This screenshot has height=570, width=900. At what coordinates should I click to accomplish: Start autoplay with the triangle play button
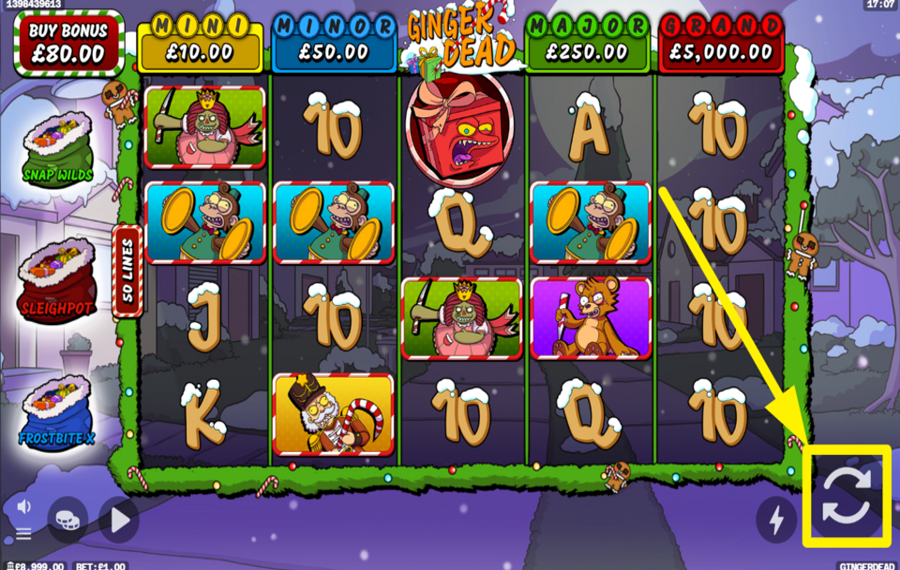tap(119, 519)
